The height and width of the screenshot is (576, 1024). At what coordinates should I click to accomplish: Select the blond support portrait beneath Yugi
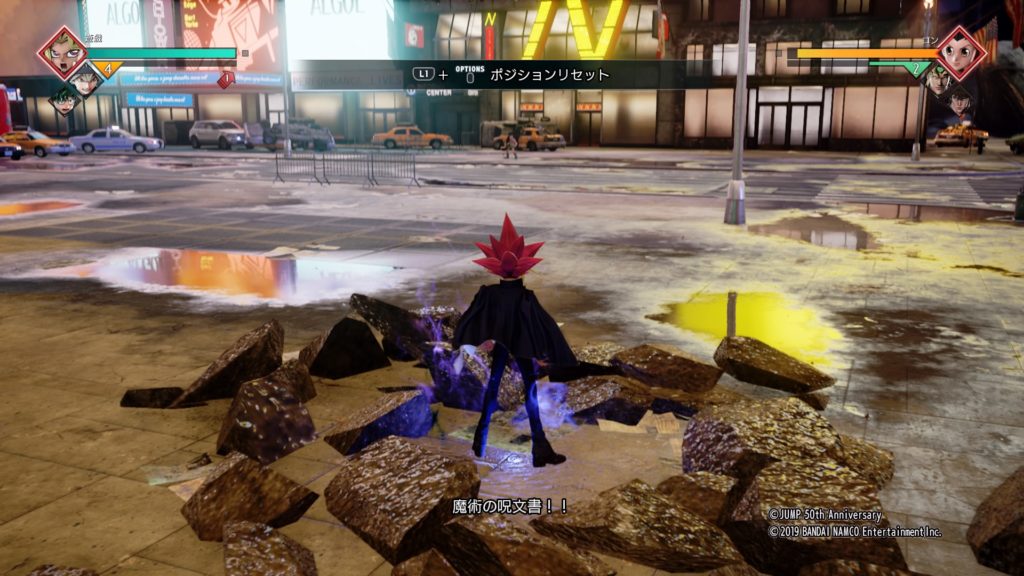(x=87, y=81)
